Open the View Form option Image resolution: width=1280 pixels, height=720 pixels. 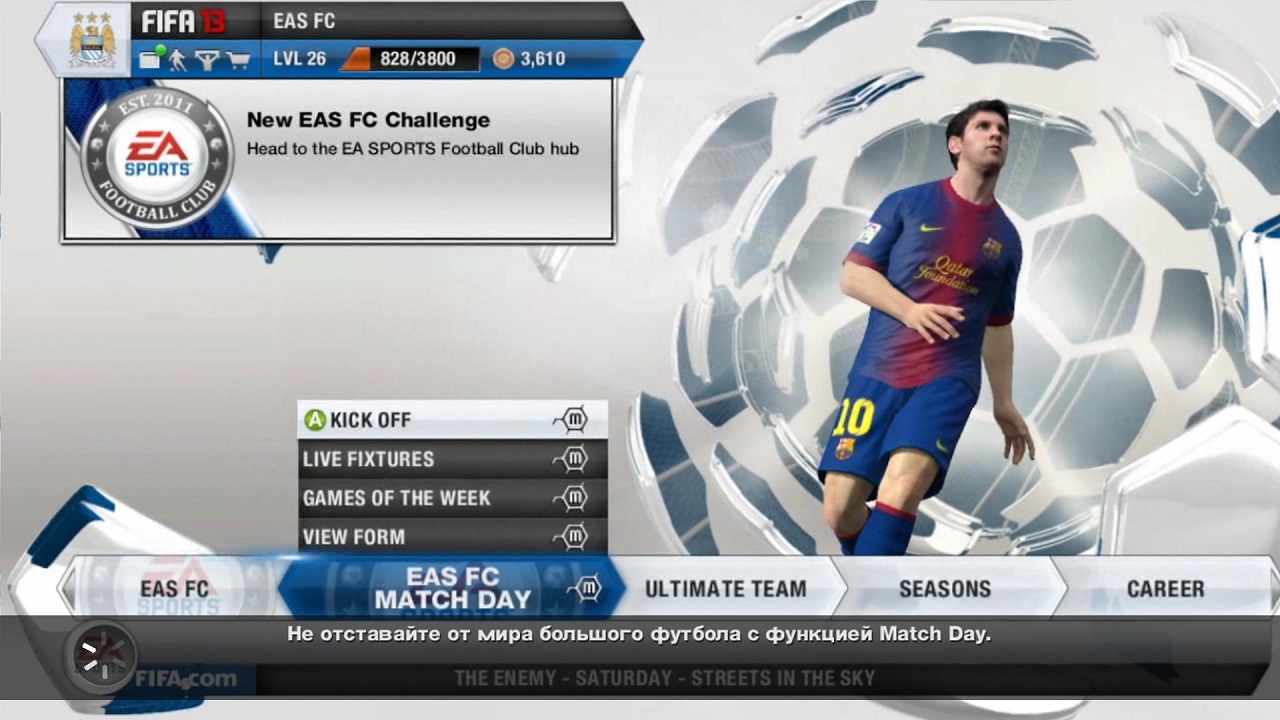pos(452,537)
